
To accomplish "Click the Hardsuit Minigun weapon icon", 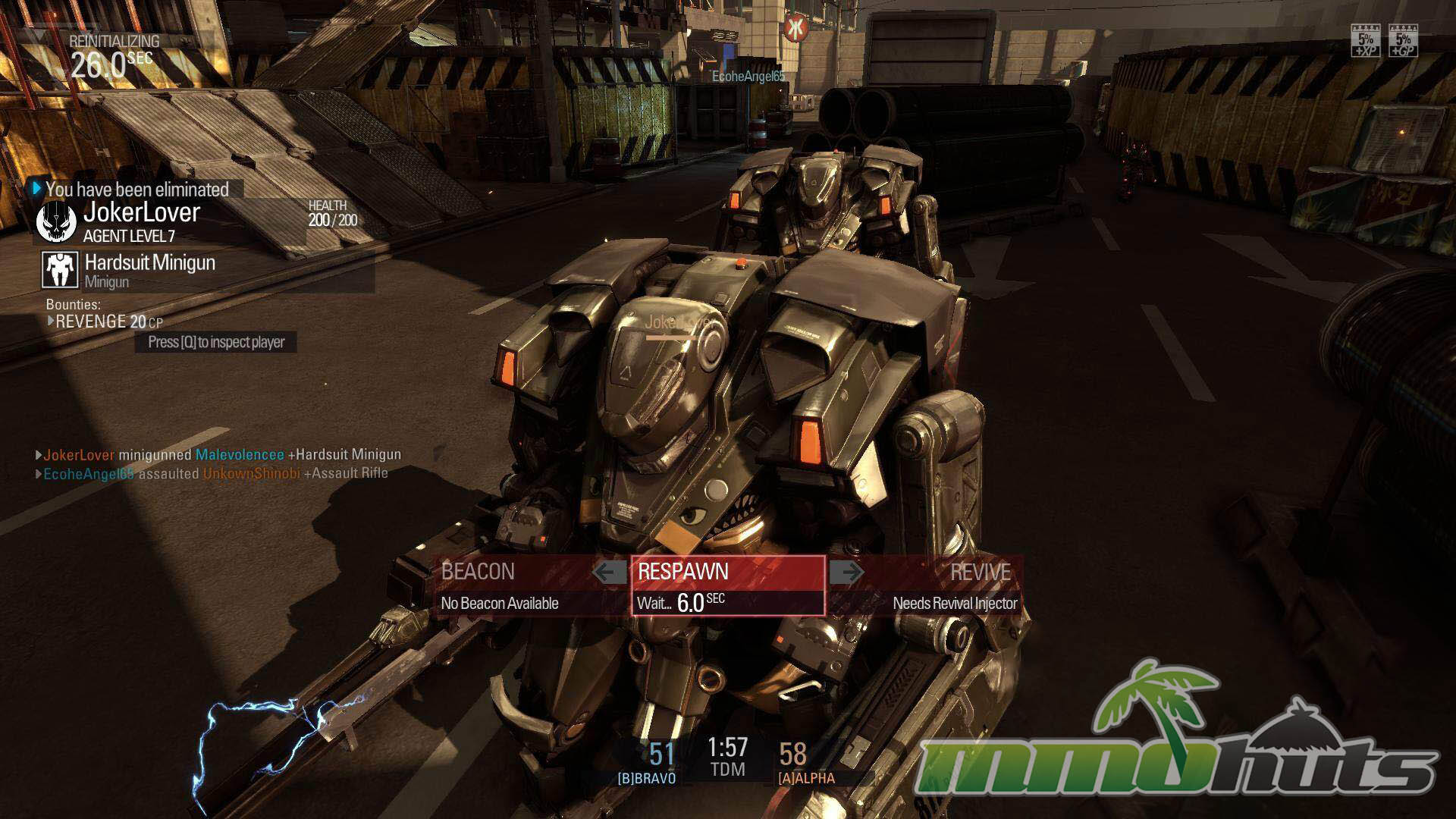I will coord(60,270).
